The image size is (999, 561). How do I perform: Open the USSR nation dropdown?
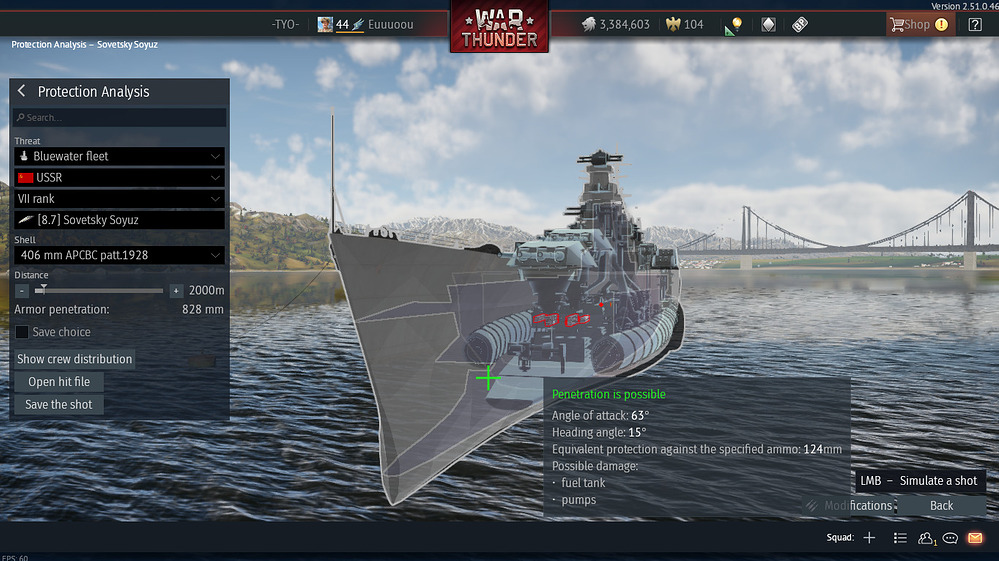click(119, 178)
